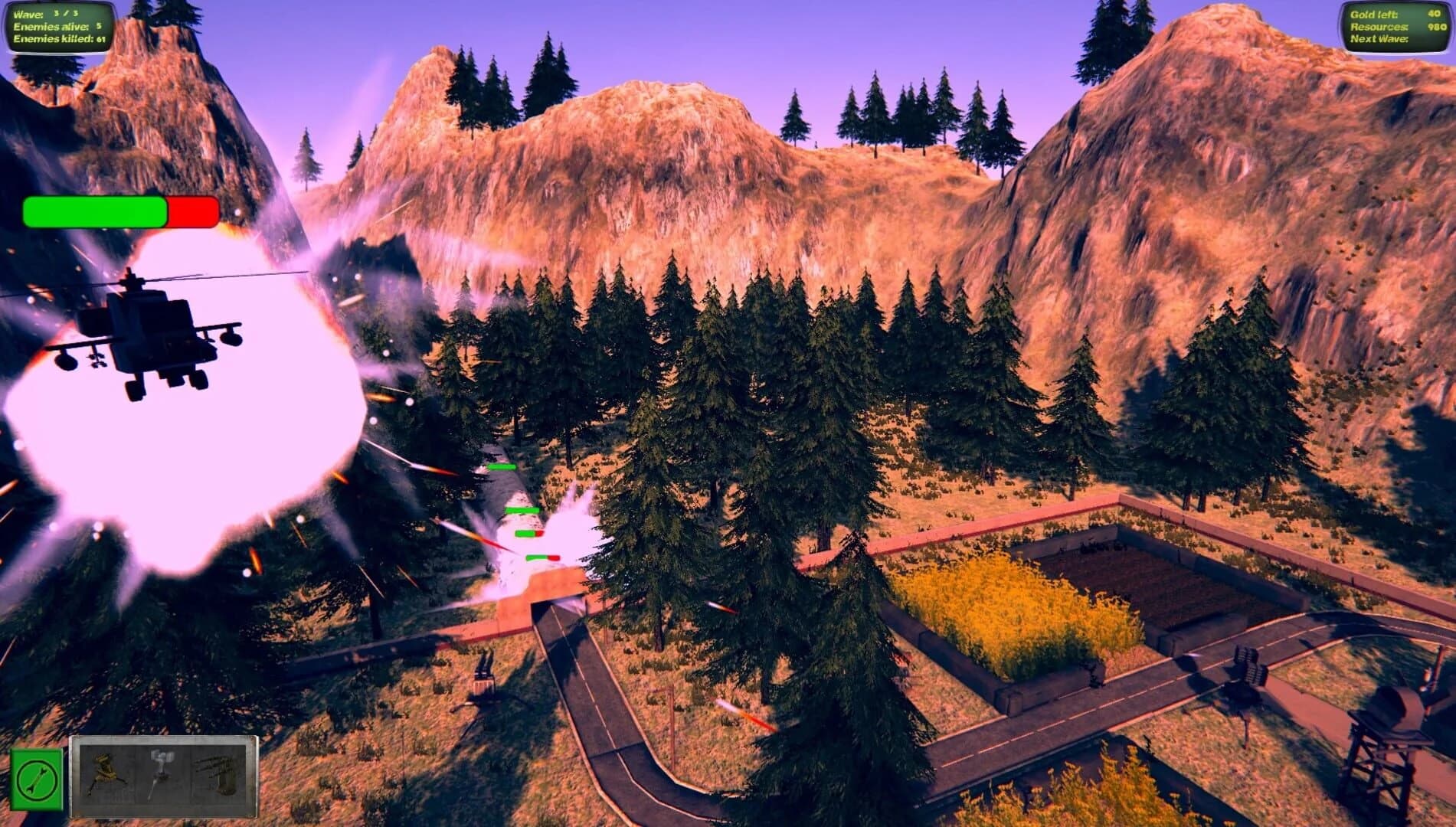Image resolution: width=1456 pixels, height=827 pixels.
Task: Click the Gold left counter display
Action: pos(1393,14)
